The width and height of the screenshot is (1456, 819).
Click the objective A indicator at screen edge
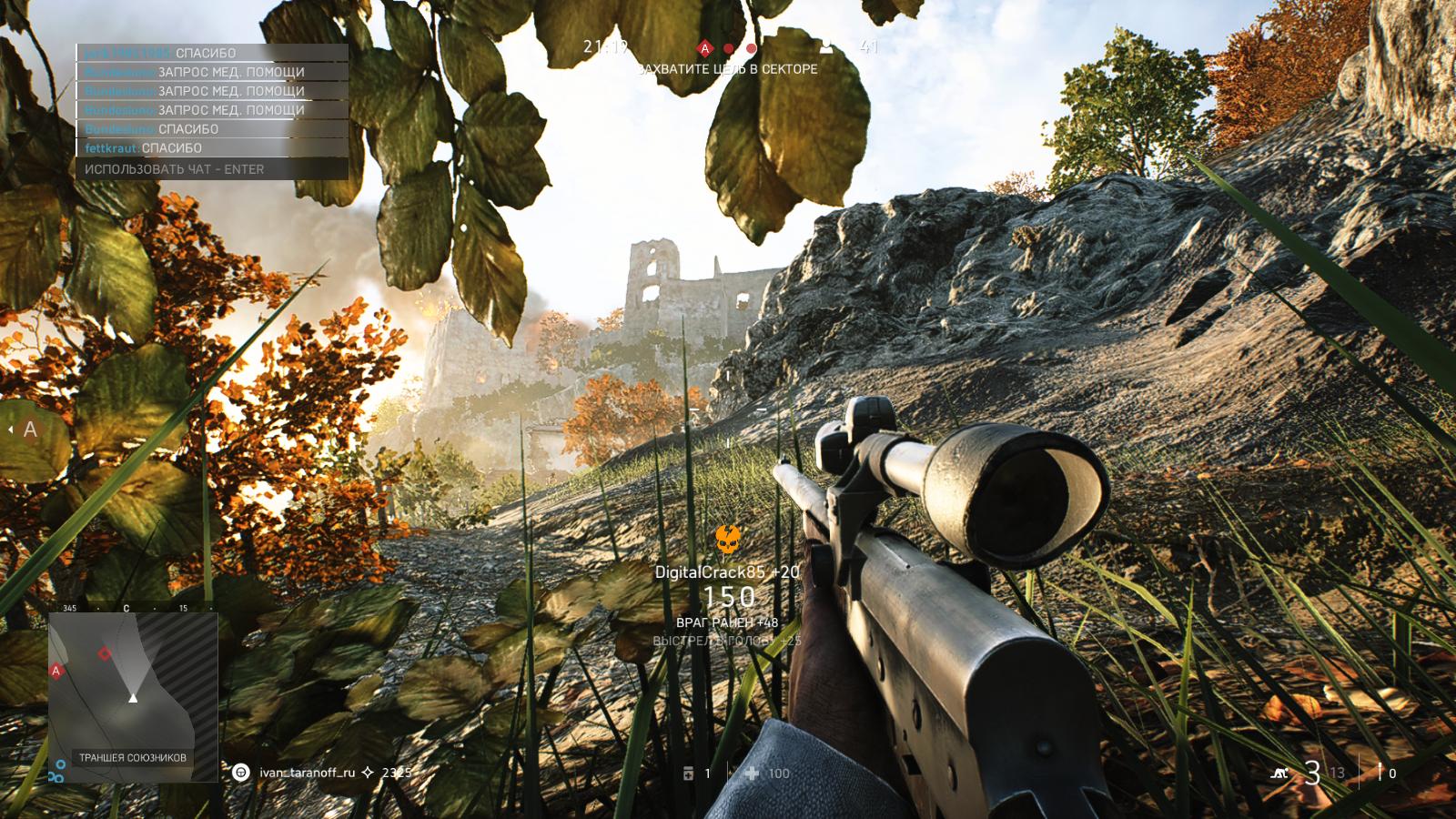pos(30,430)
